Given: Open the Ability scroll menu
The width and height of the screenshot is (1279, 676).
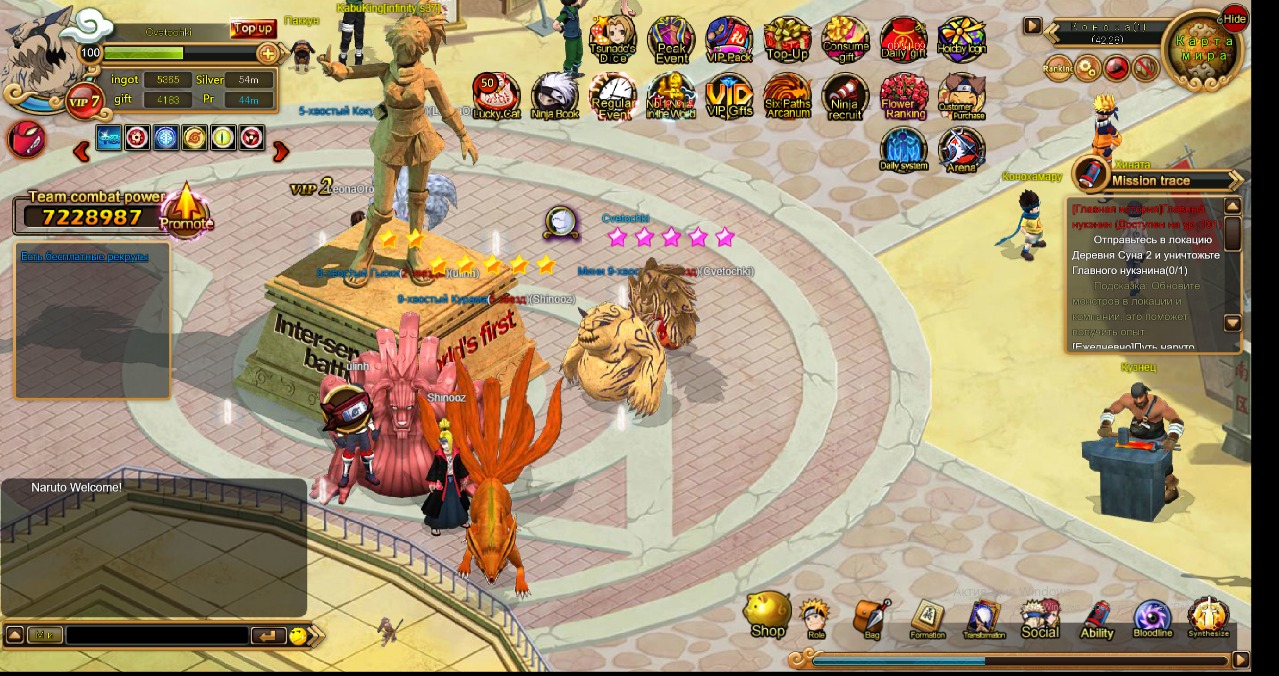Looking at the screenshot, I should pos(1097,619).
